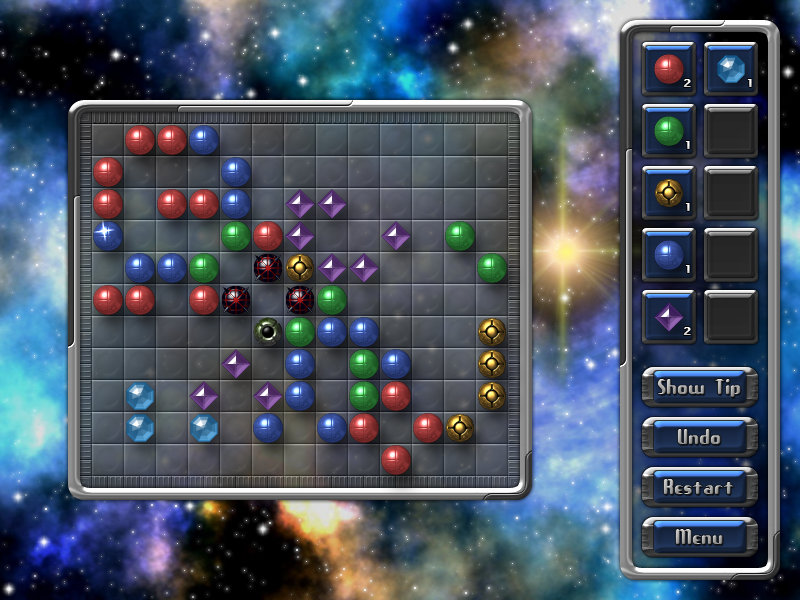Click the glowing blue ball tile
The height and width of the screenshot is (600, 800).
tap(107, 236)
